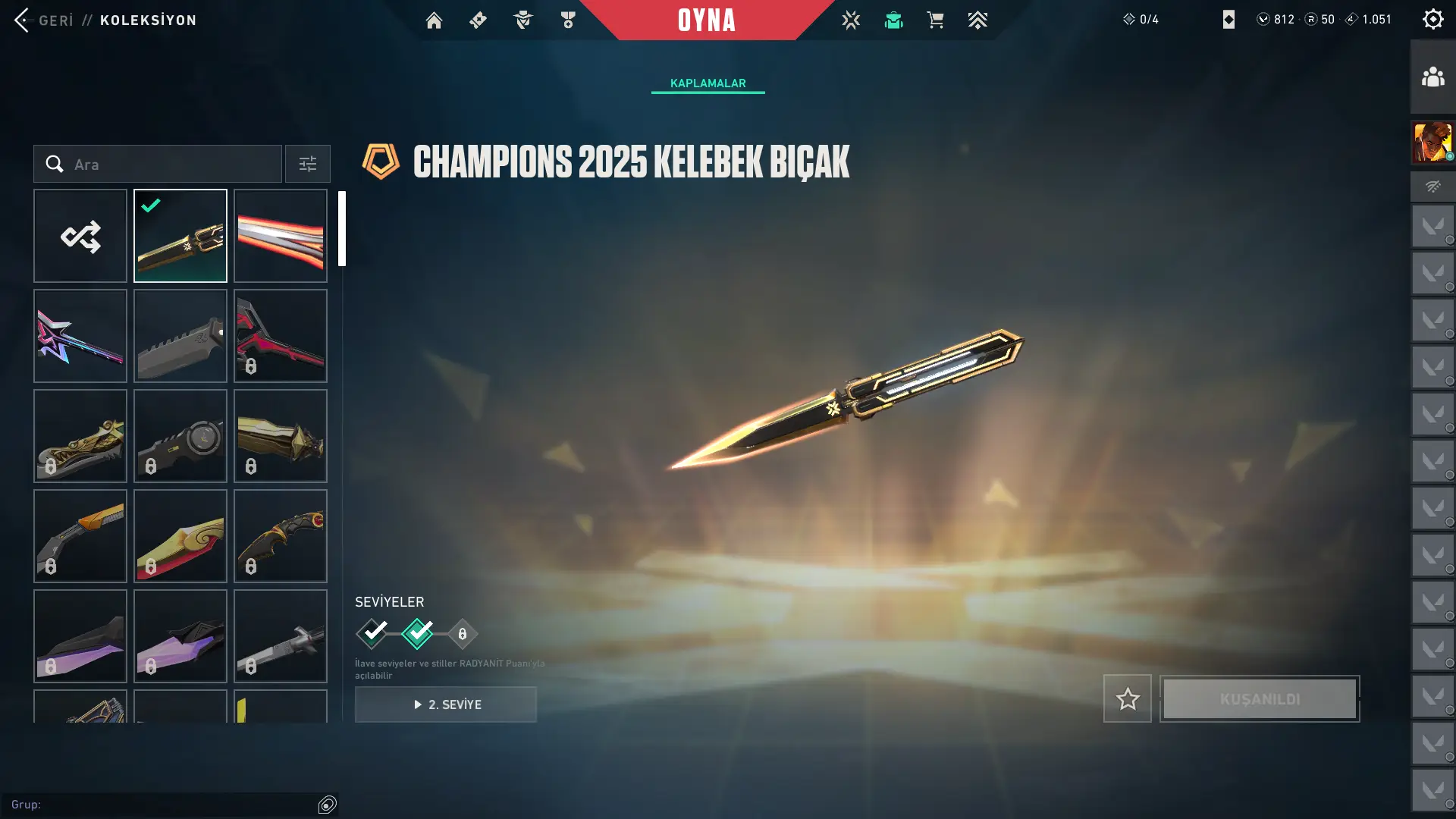
Task: Switch to the KAPLAMALAR tab
Action: tap(708, 83)
